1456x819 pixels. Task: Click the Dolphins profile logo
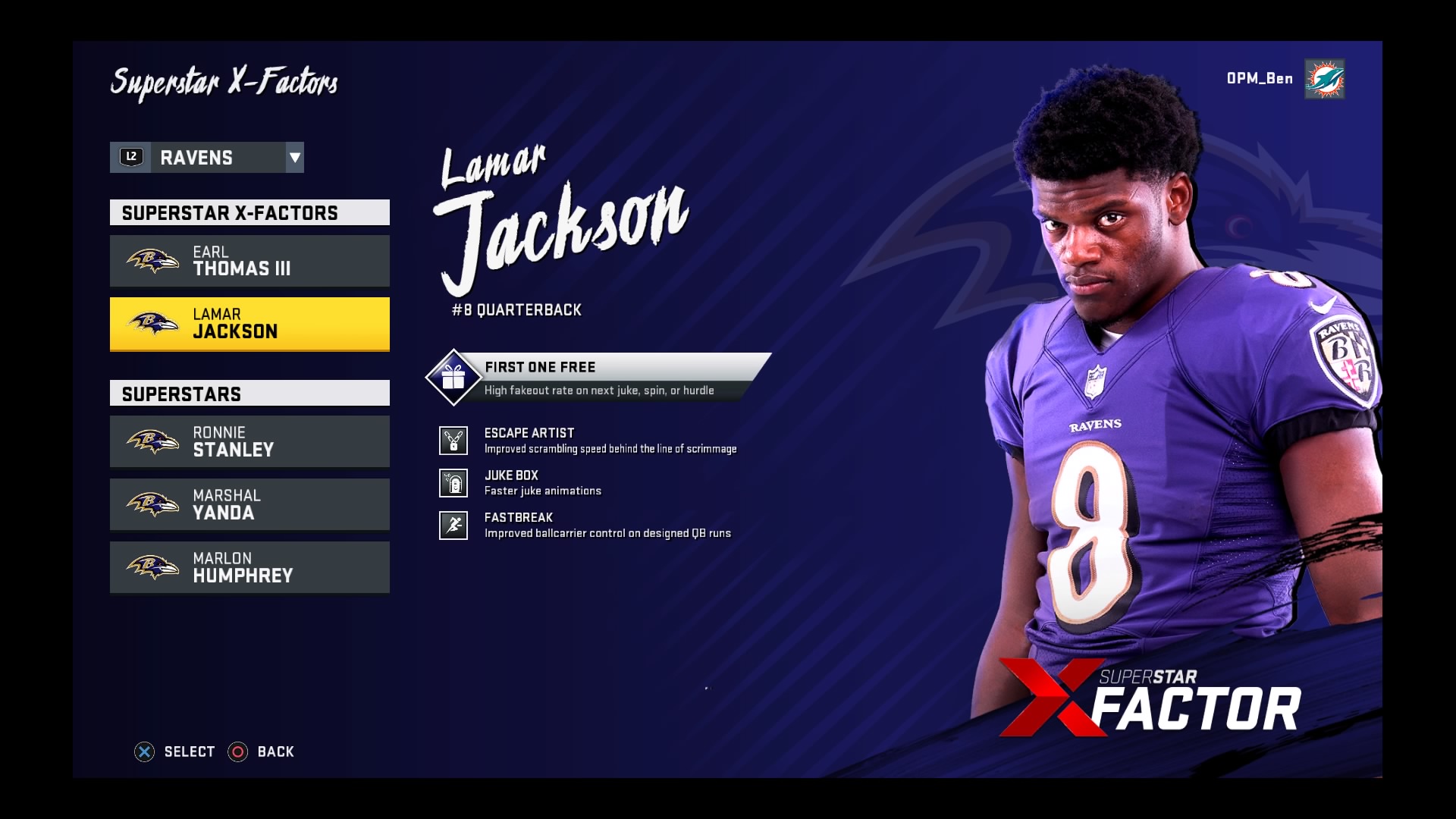1324,79
